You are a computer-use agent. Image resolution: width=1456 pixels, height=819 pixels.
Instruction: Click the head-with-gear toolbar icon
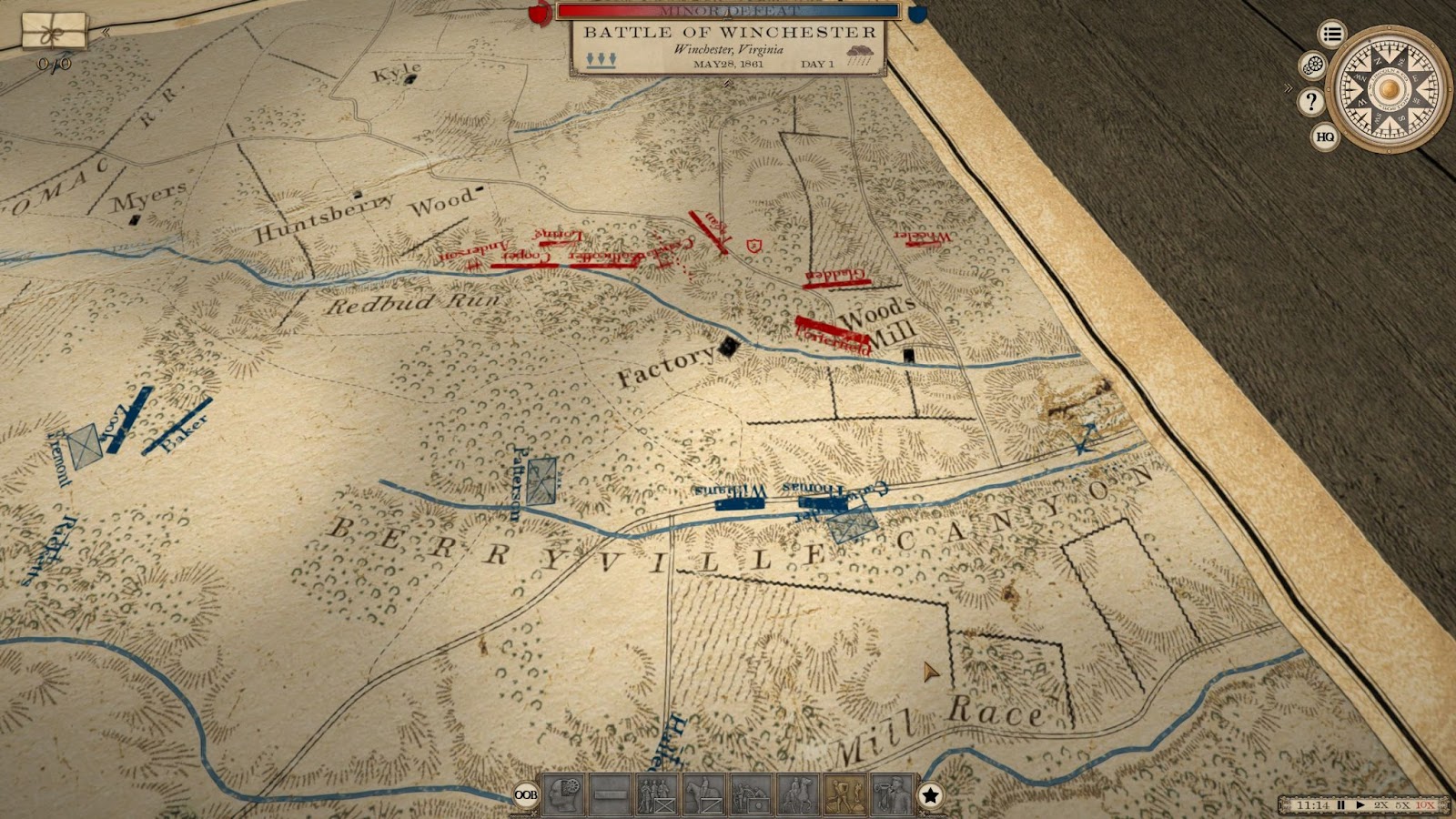click(563, 794)
